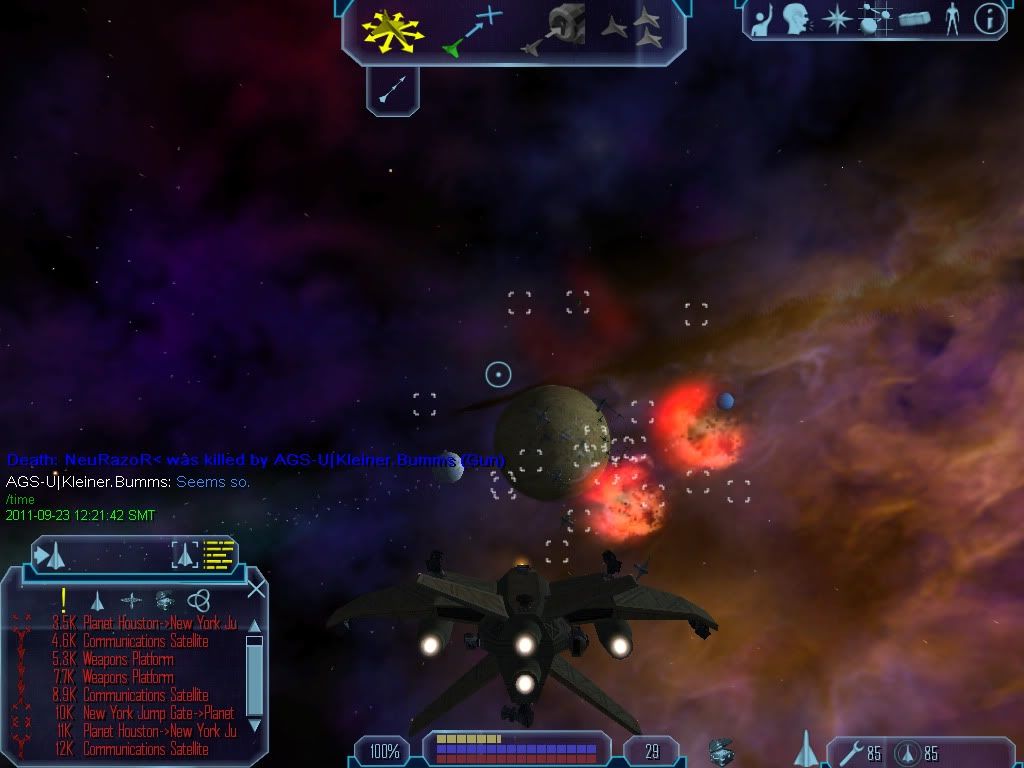Screen dimensions: 1024x768
Task: Open the navigation map icon
Action: [875, 18]
